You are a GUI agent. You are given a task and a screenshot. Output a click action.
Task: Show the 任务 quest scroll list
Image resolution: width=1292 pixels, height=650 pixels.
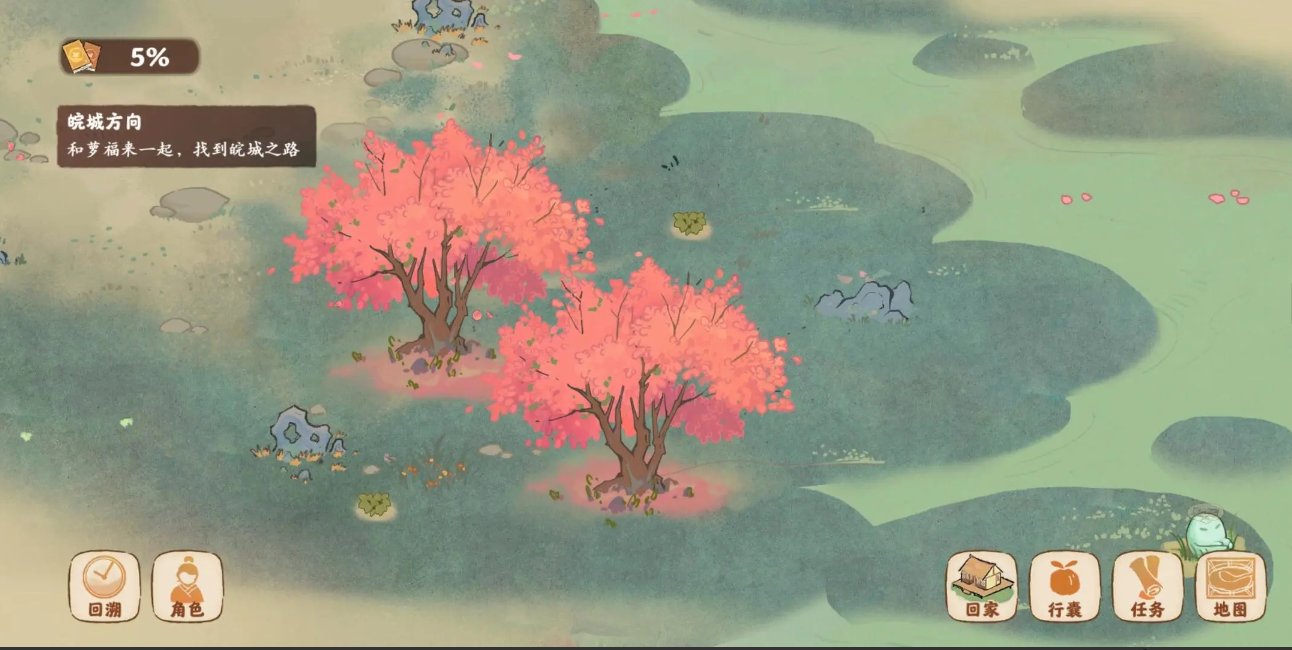1147,586
